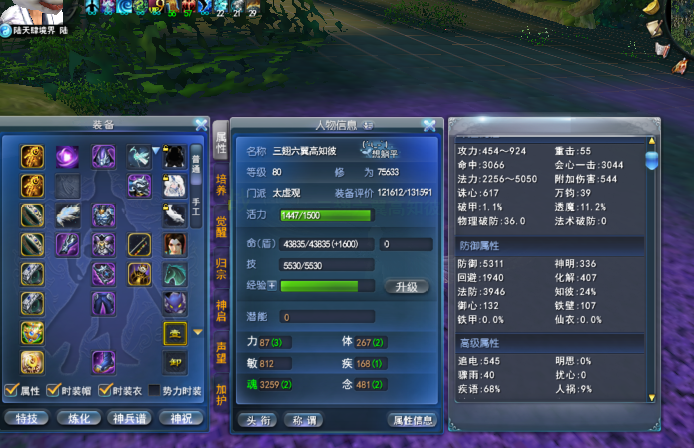694x448 pixels.
Task: Toggle the 时装衣 fashion clothes checkbox
Action: coord(106,390)
